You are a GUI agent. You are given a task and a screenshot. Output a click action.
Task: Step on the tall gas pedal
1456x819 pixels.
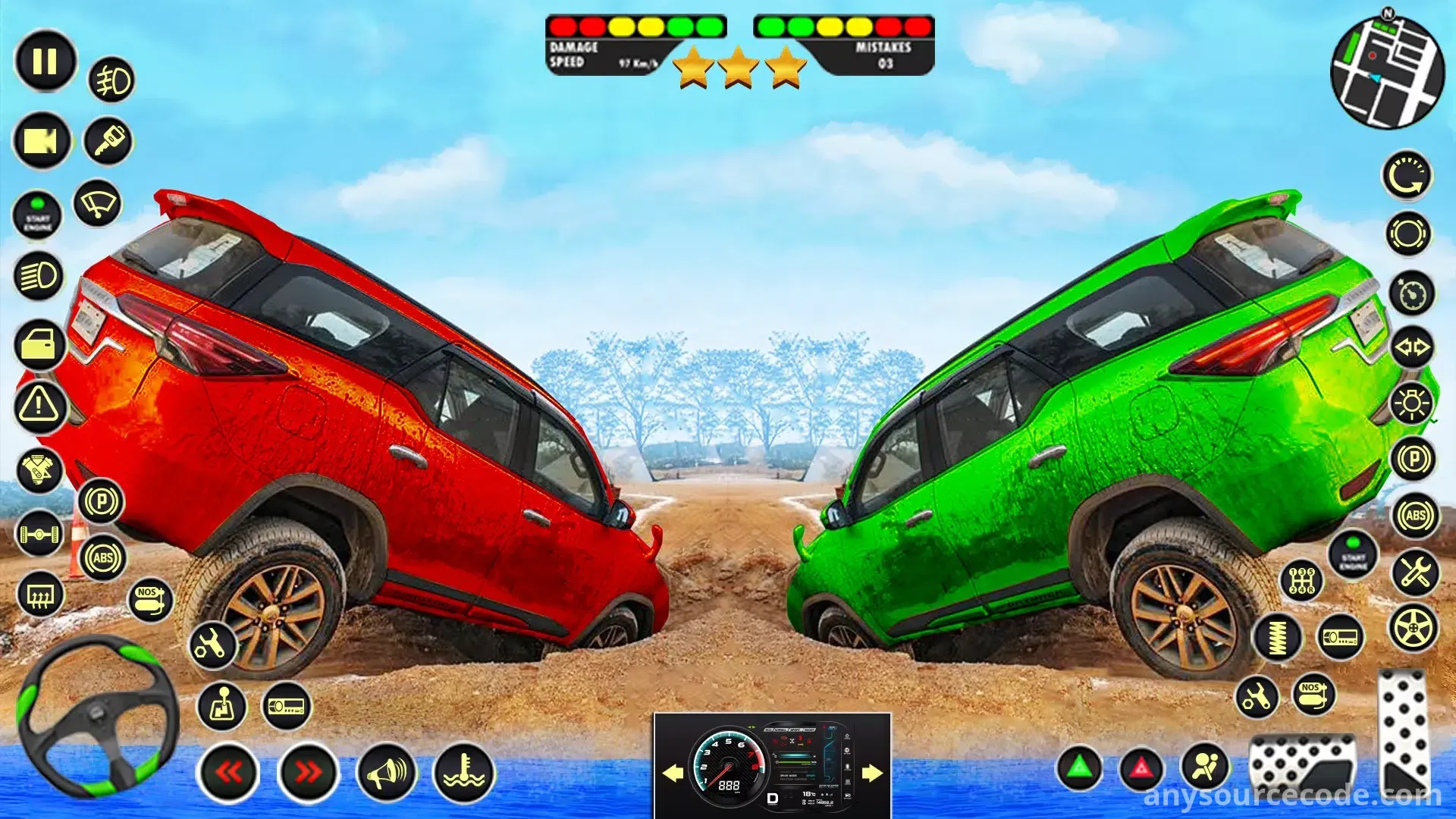click(x=1404, y=732)
